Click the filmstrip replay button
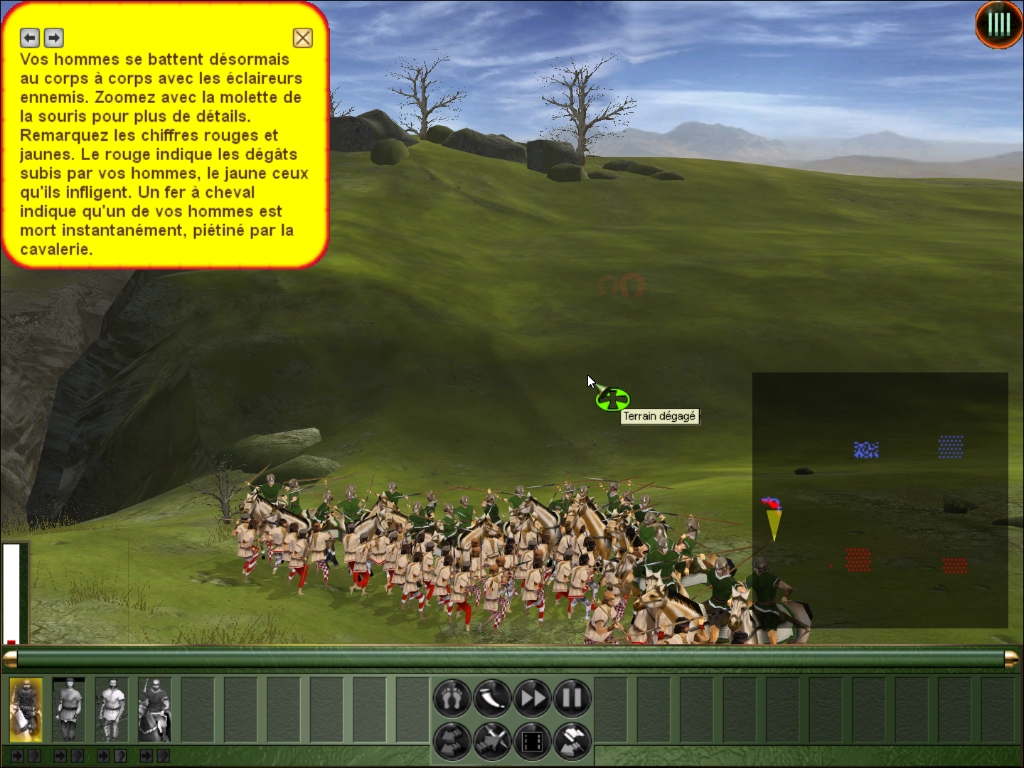1024x768 pixels. point(532,741)
